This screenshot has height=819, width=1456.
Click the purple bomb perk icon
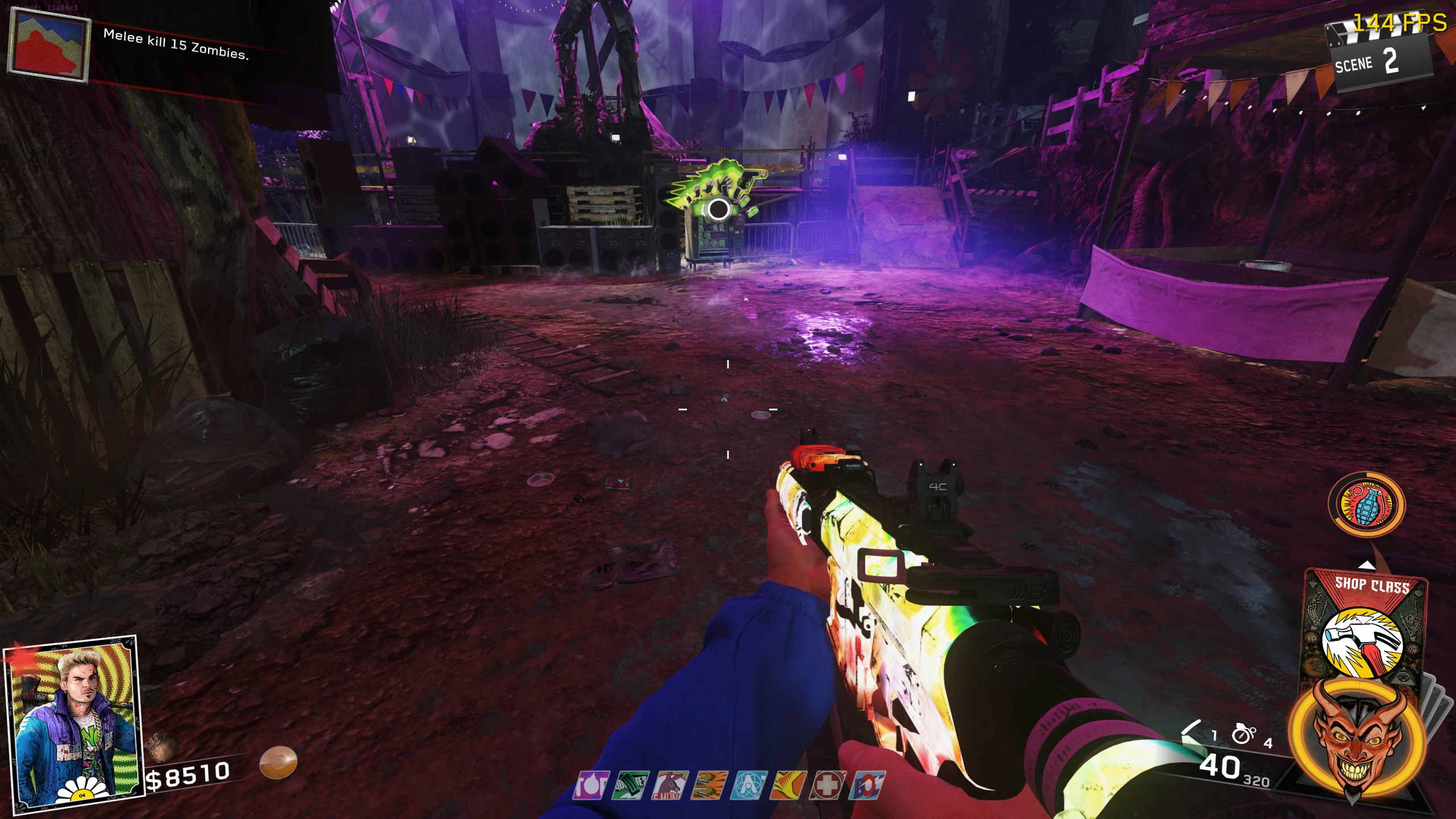(591, 785)
